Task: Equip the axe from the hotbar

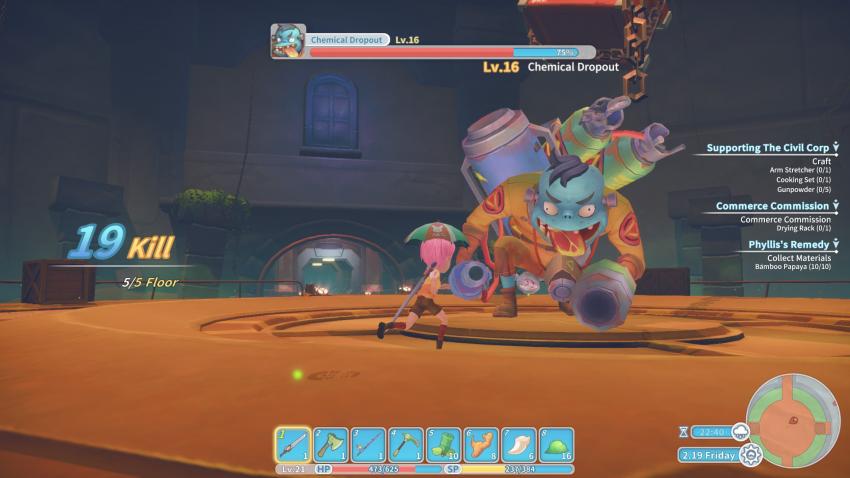Action: click(330, 444)
